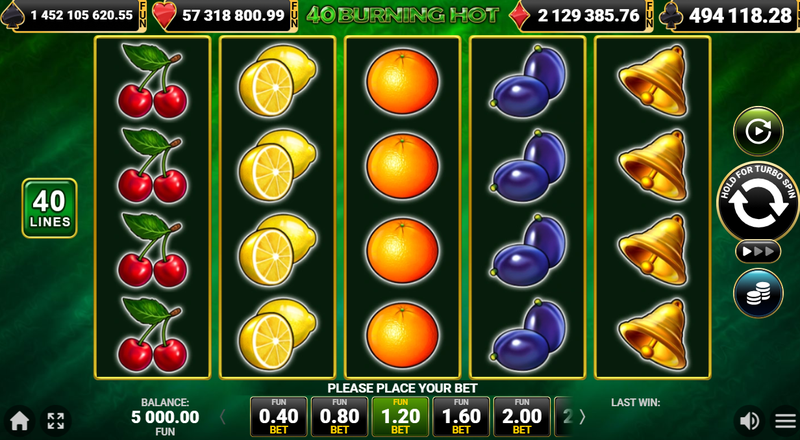Show more bets with the right arrow
The height and width of the screenshot is (440, 800).
coord(582,416)
